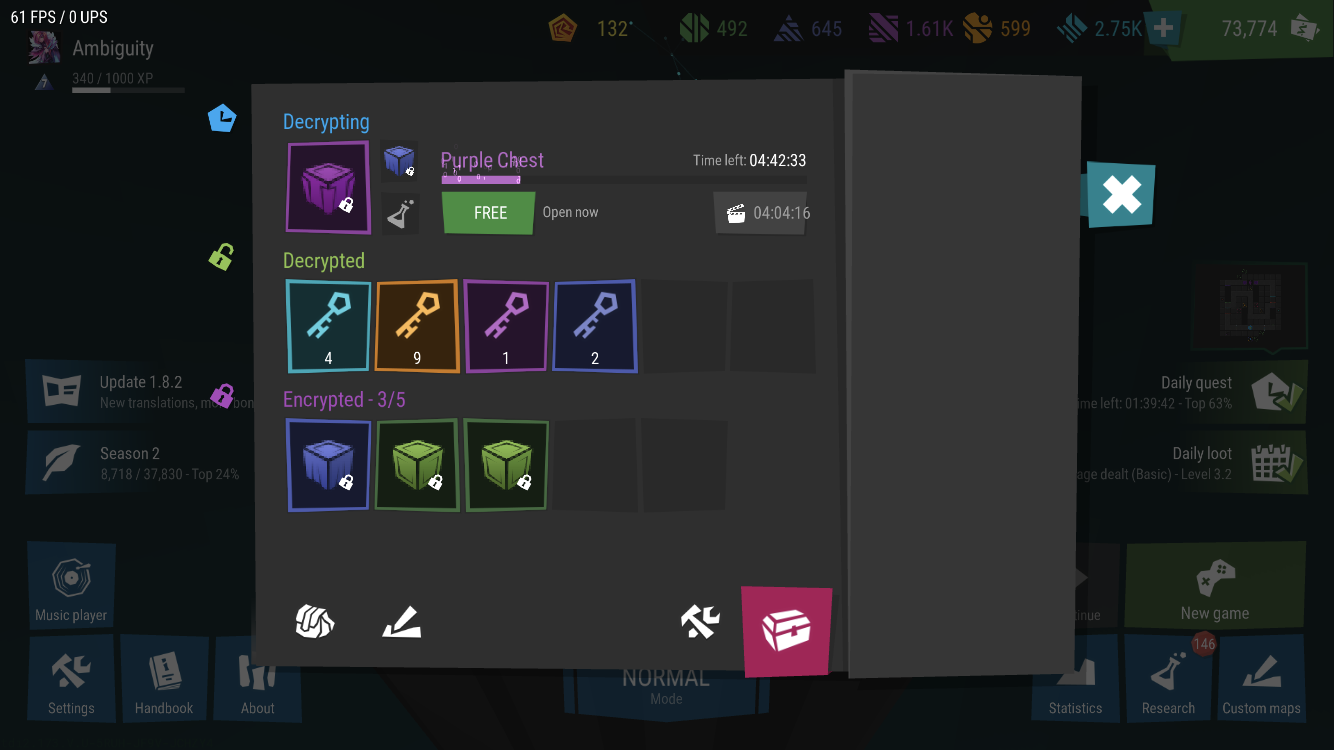Open the Handbook
Image resolution: width=1334 pixels, height=750 pixels.
pyautogui.click(x=164, y=679)
